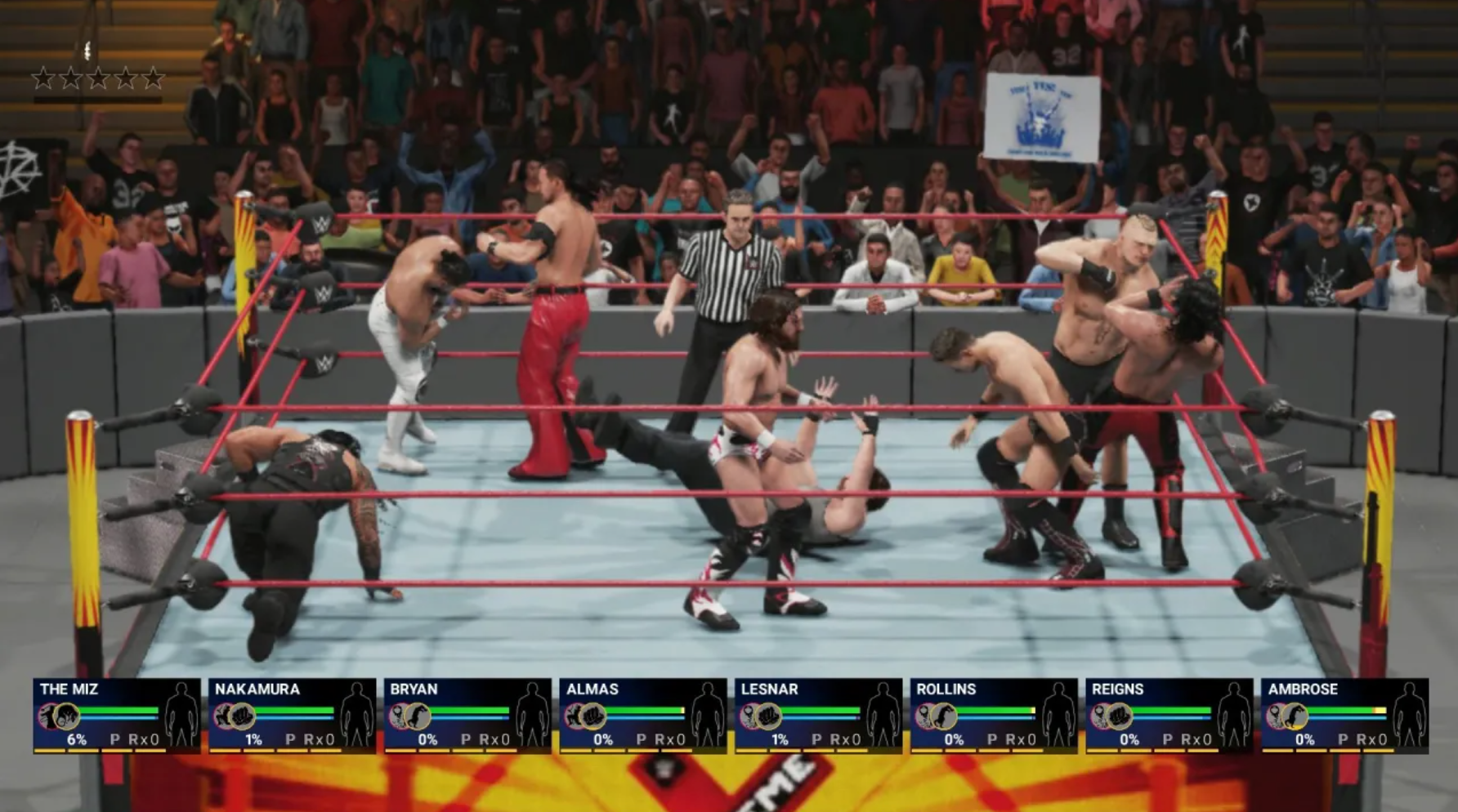Select Rollins' finisher icon
Image resolution: width=1458 pixels, height=812 pixels.
[945, 716]
